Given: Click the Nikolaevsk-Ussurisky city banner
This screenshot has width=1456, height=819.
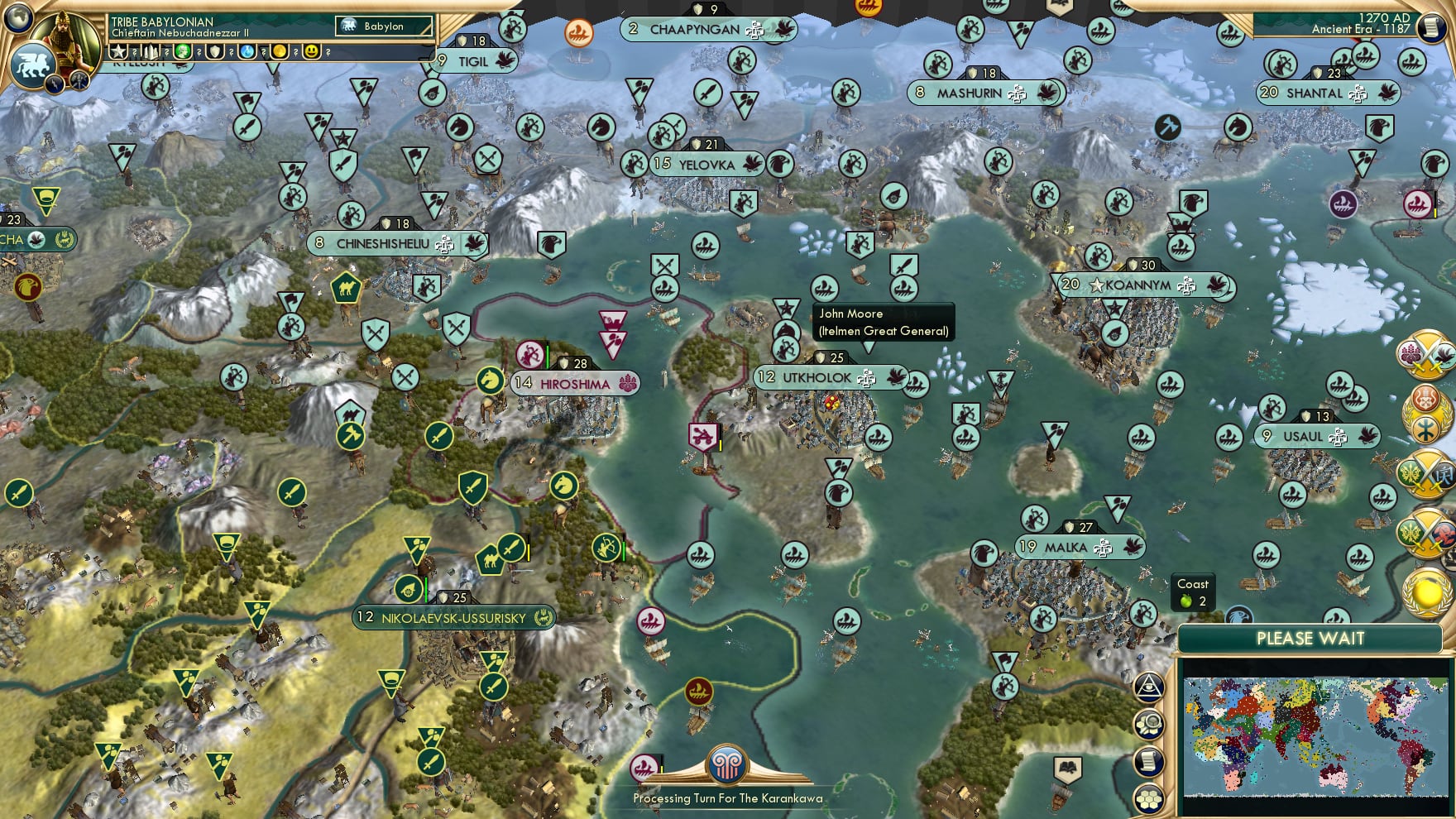Looking at the screenshot, I should [453, 617].
